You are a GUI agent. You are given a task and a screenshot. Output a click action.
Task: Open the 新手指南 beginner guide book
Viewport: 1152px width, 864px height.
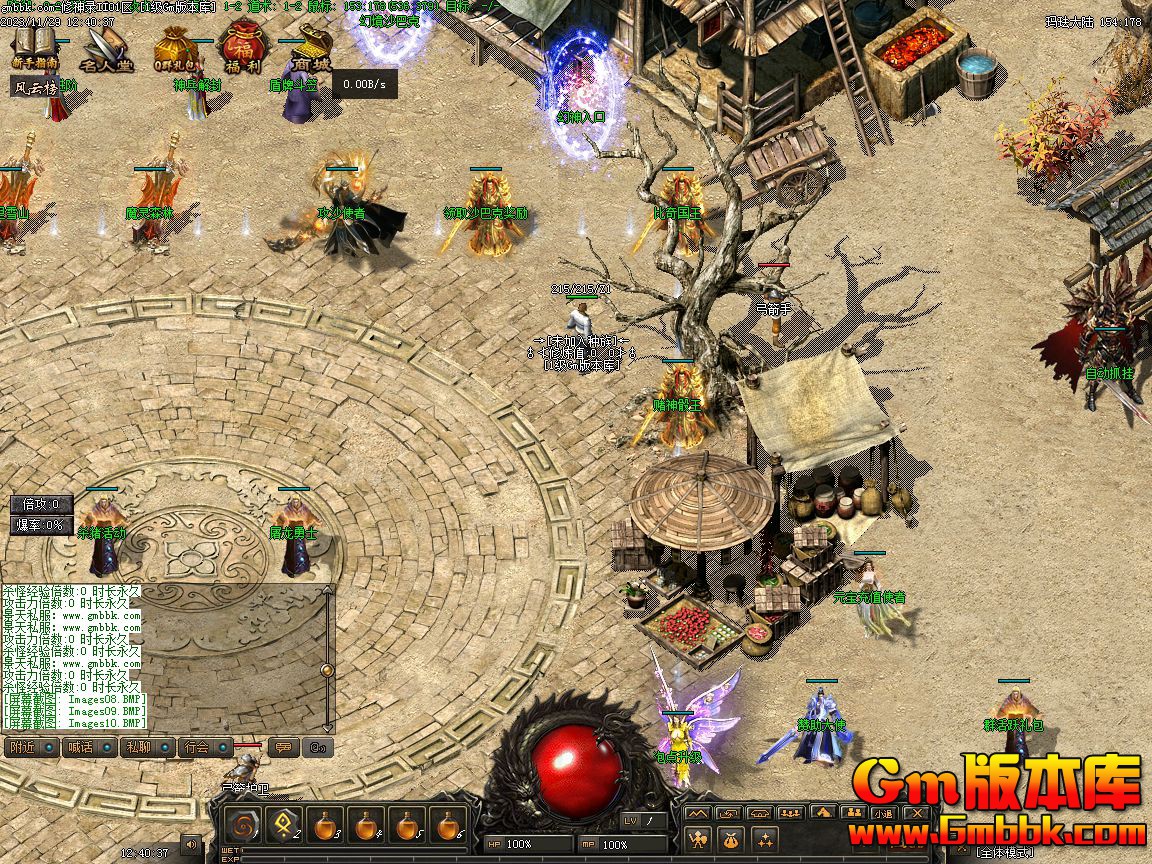36,46
